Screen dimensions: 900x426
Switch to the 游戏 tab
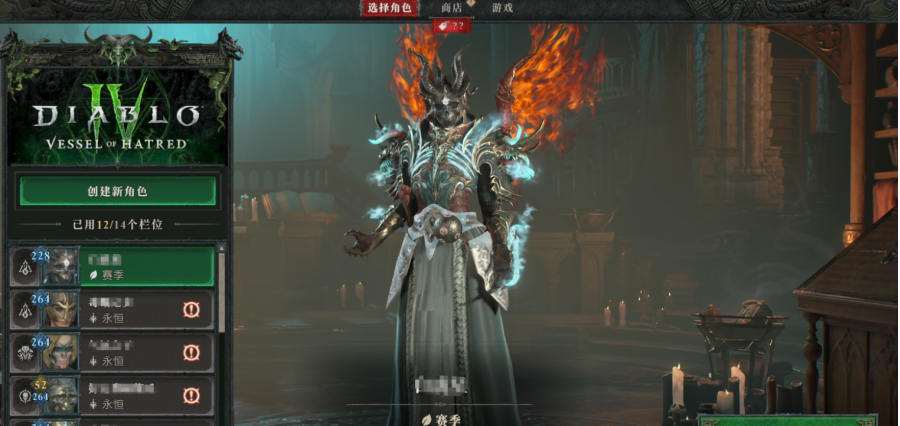[x=502, y=8]
